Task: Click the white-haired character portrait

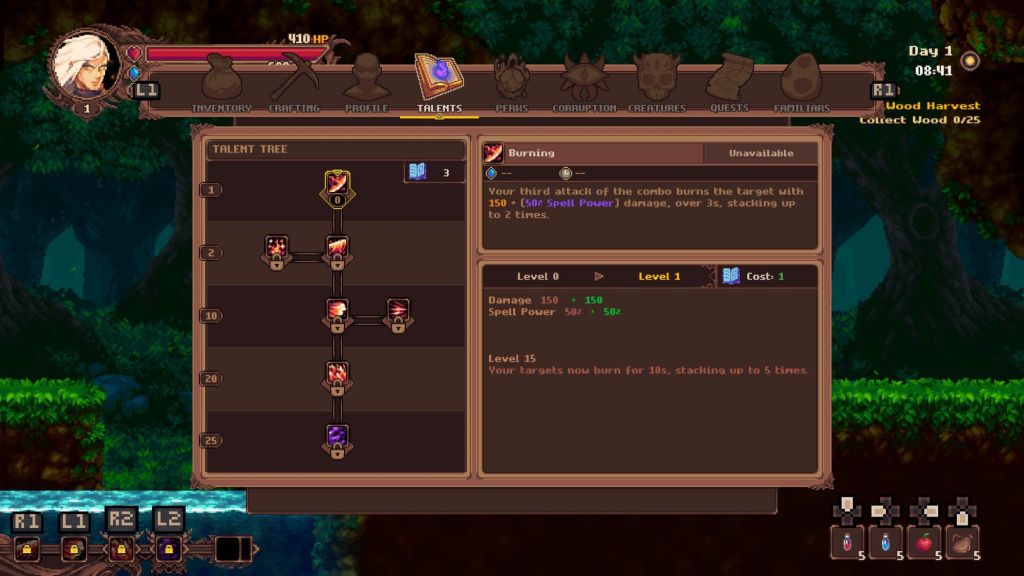Action: pyautogui.click(x=85, y=65)
